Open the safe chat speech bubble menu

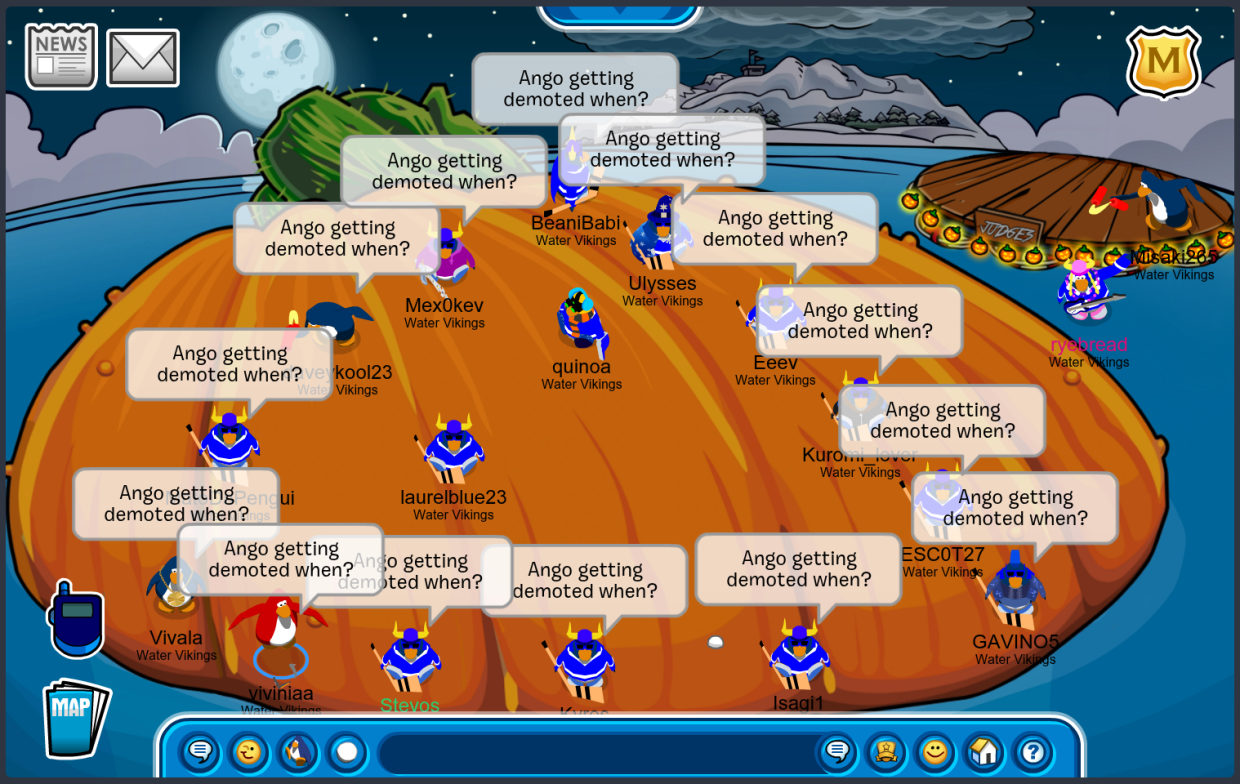199,751
